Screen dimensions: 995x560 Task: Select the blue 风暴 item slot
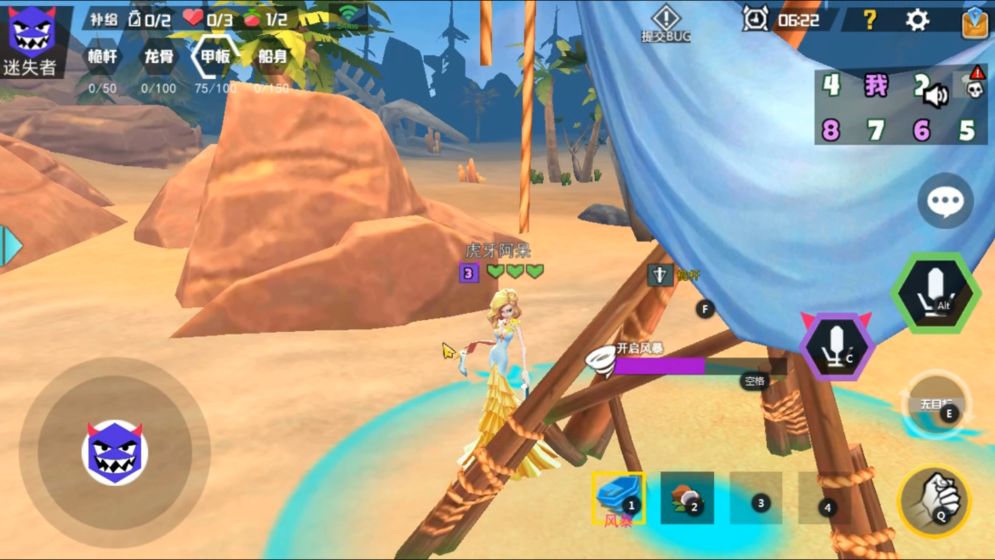(x=618, y=496)
